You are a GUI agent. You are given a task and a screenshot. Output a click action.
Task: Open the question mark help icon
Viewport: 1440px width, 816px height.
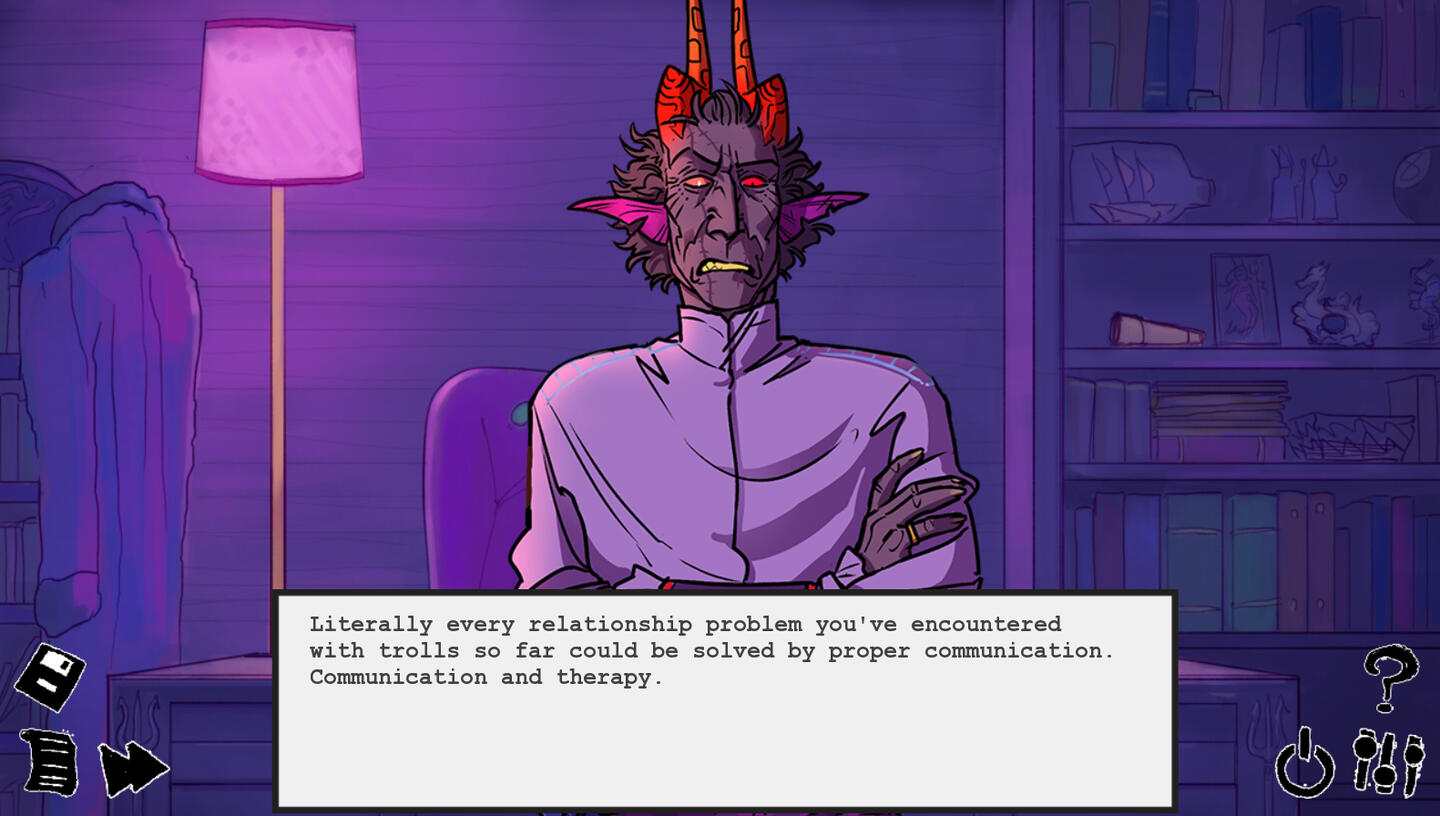[x=1390, y=678]
